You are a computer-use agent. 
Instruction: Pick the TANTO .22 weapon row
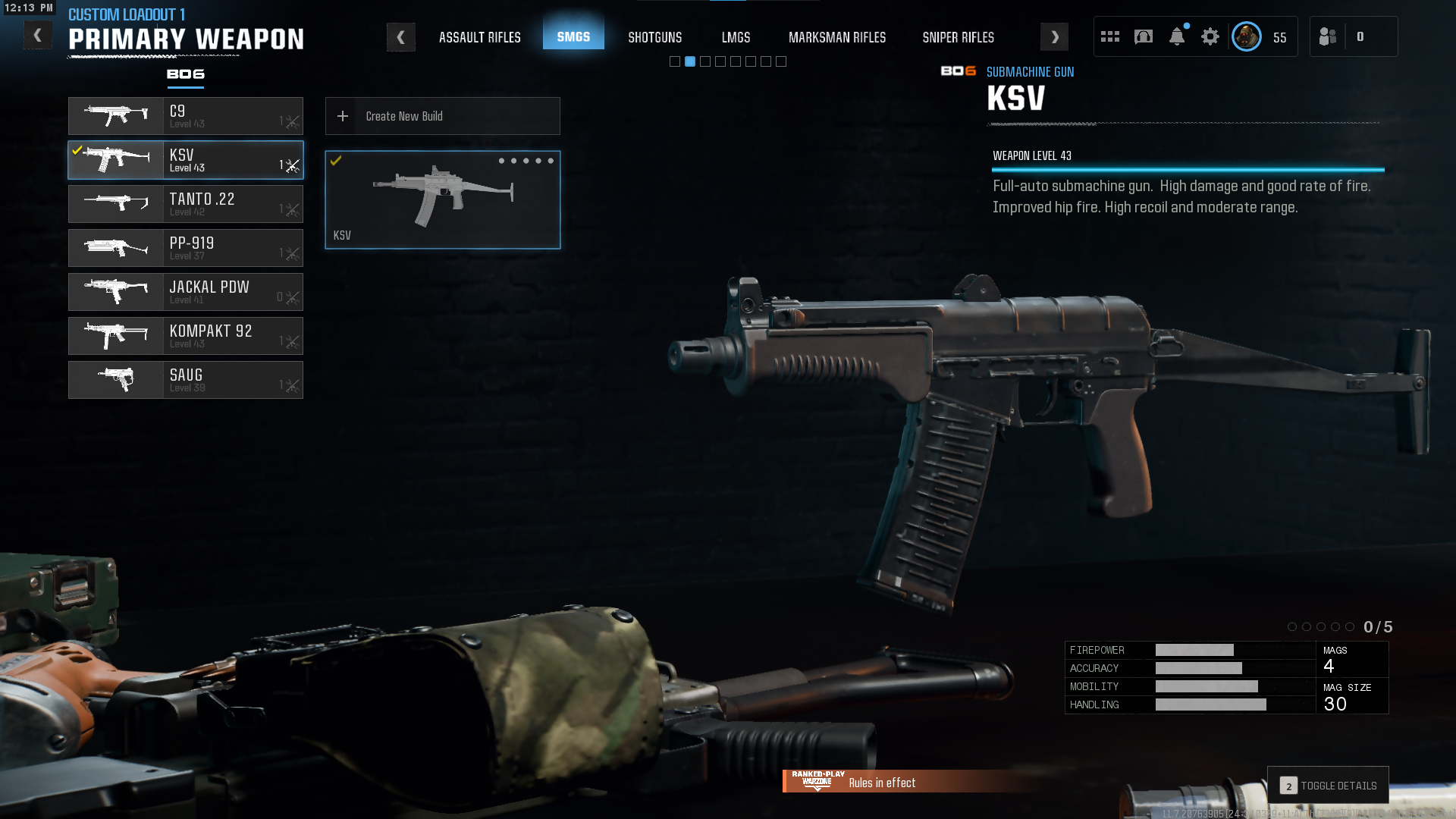point(186,204)
